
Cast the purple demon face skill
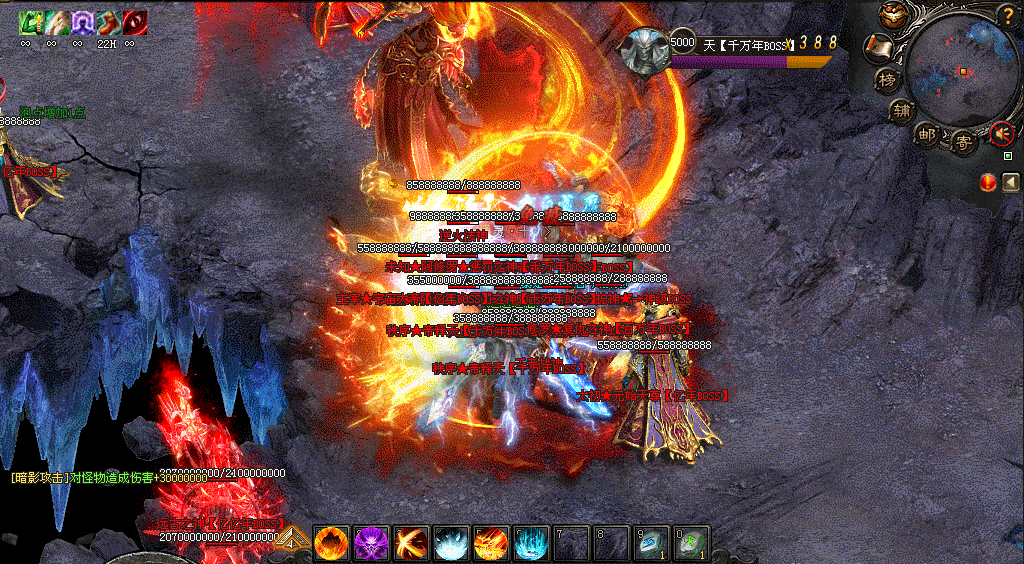pyautogui.click(x=370, y=543)
